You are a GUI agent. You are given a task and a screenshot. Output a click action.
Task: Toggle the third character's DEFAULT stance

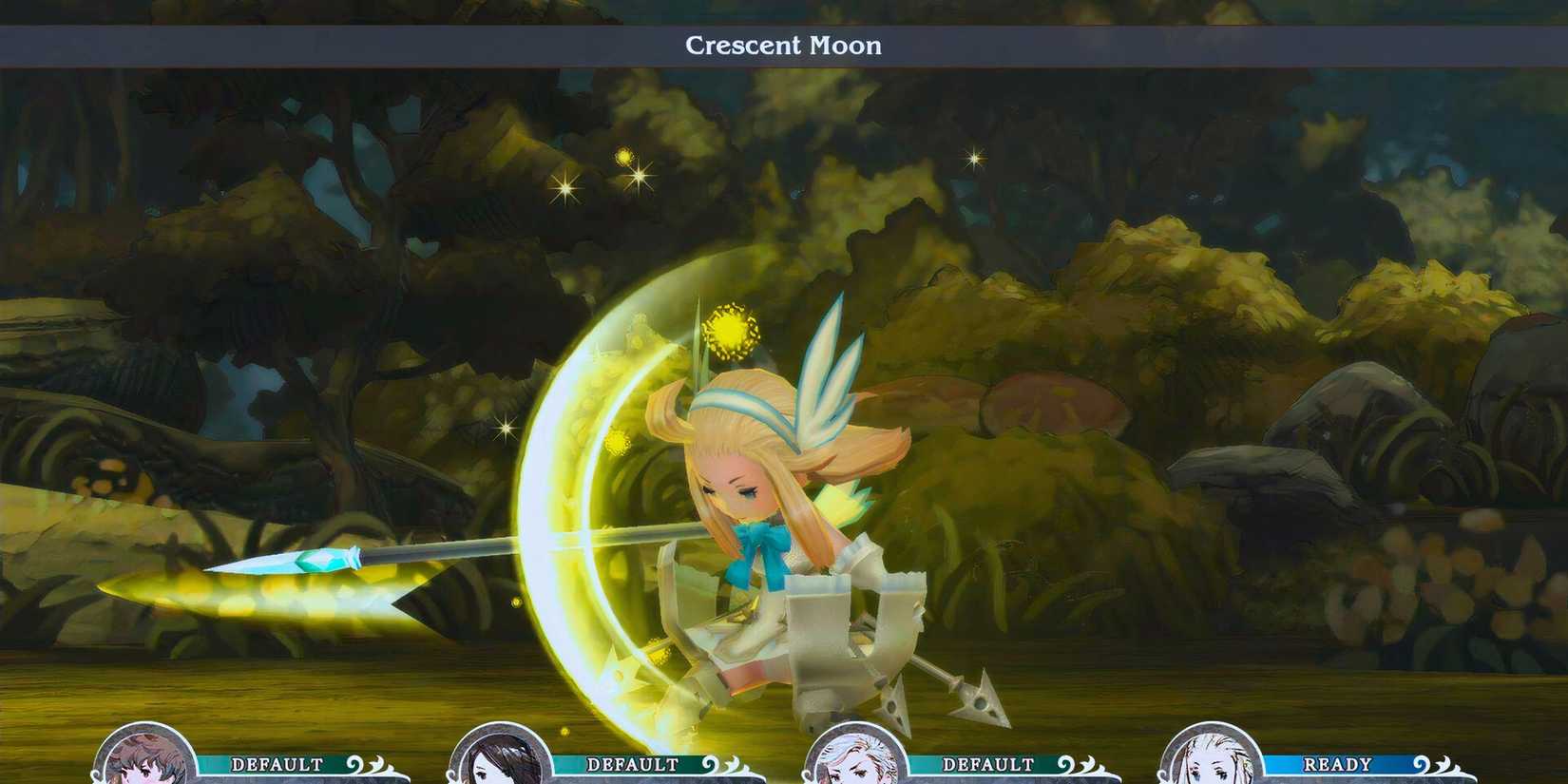(x=988, y=761)
